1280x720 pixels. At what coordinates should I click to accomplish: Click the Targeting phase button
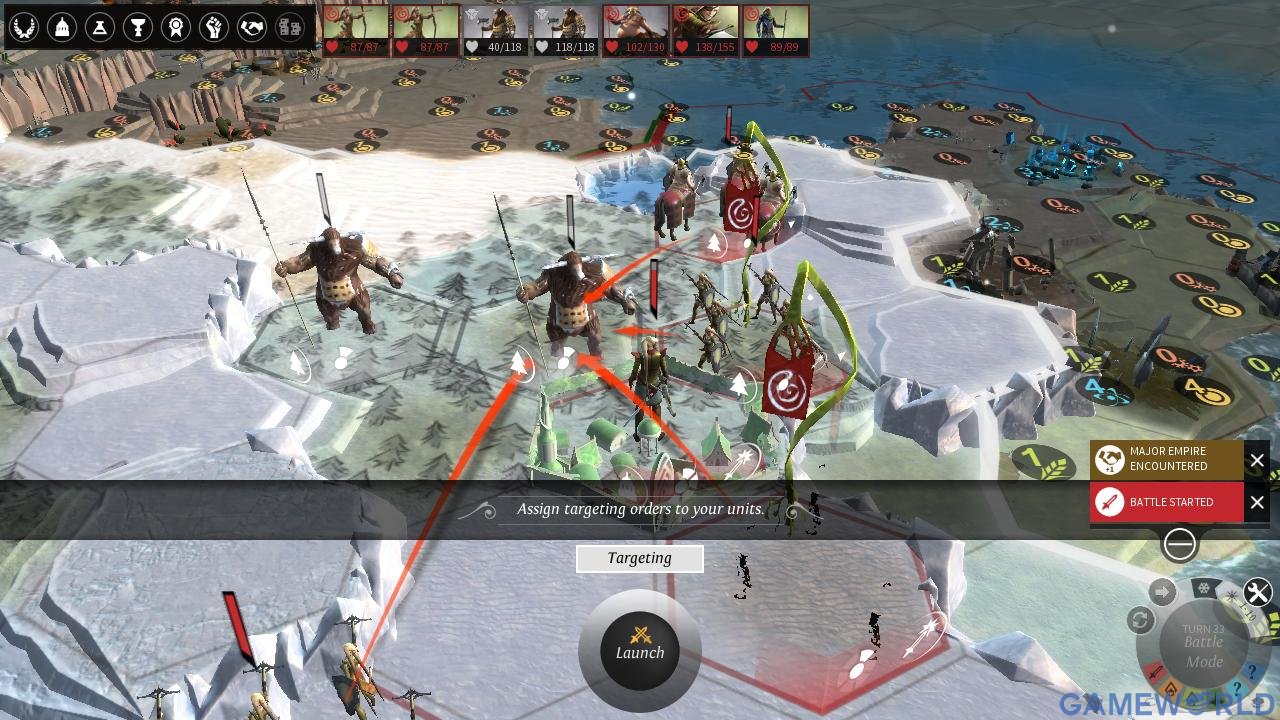[x=640, y=559]
